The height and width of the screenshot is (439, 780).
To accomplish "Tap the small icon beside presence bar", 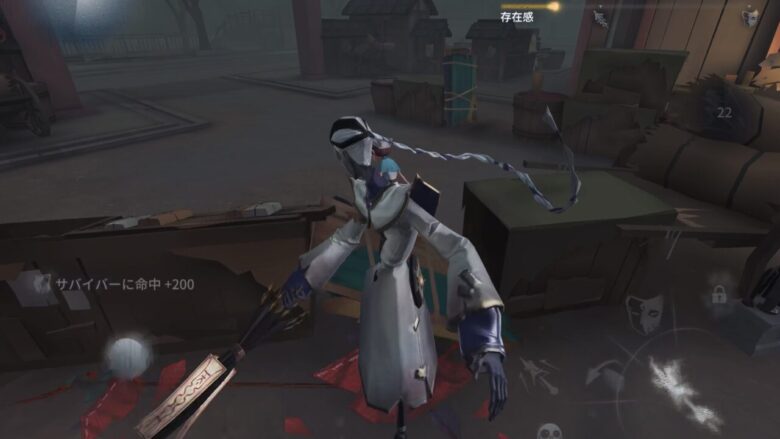I will (600, 18).
